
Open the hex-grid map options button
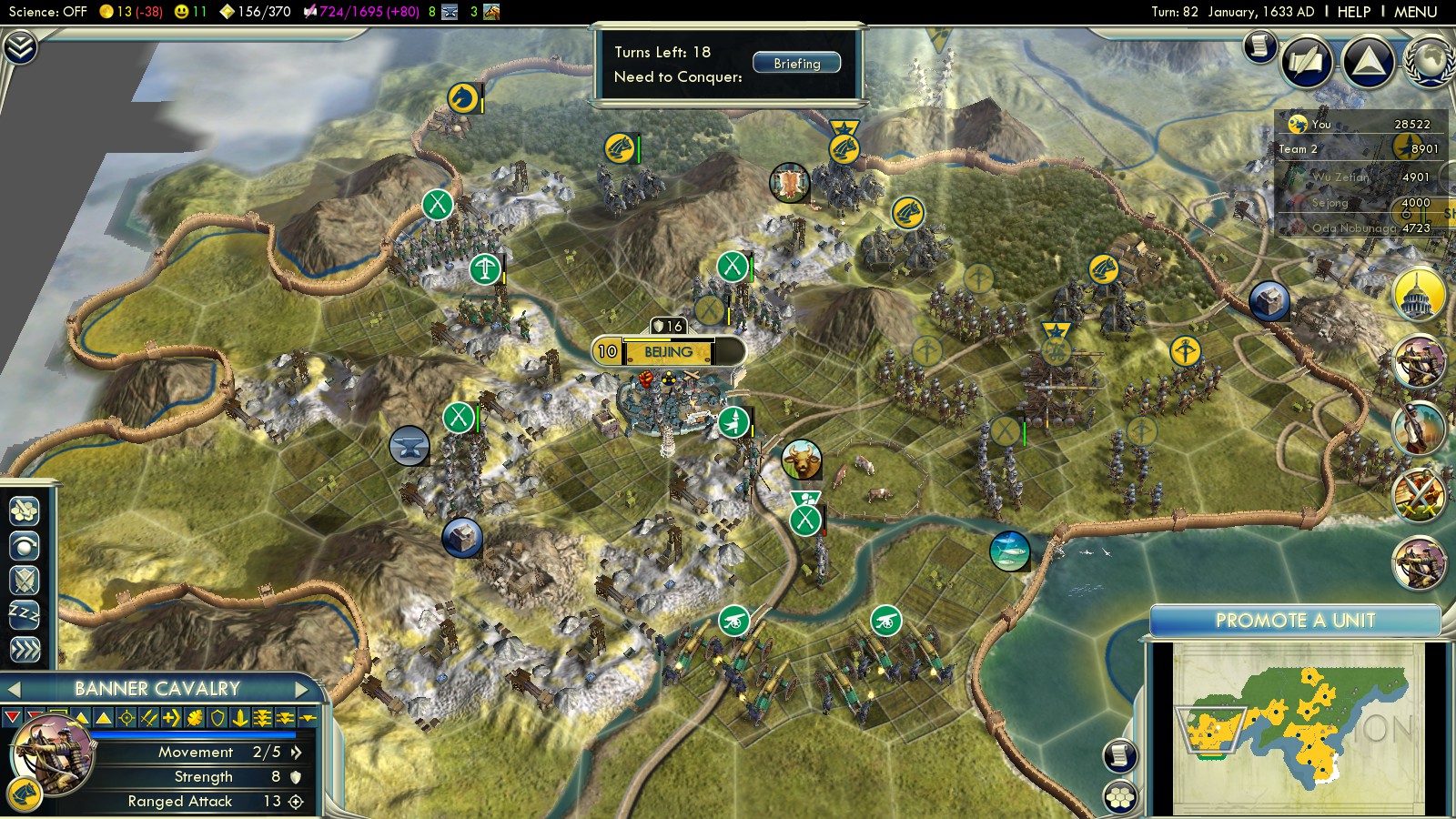coord(1120,797)
